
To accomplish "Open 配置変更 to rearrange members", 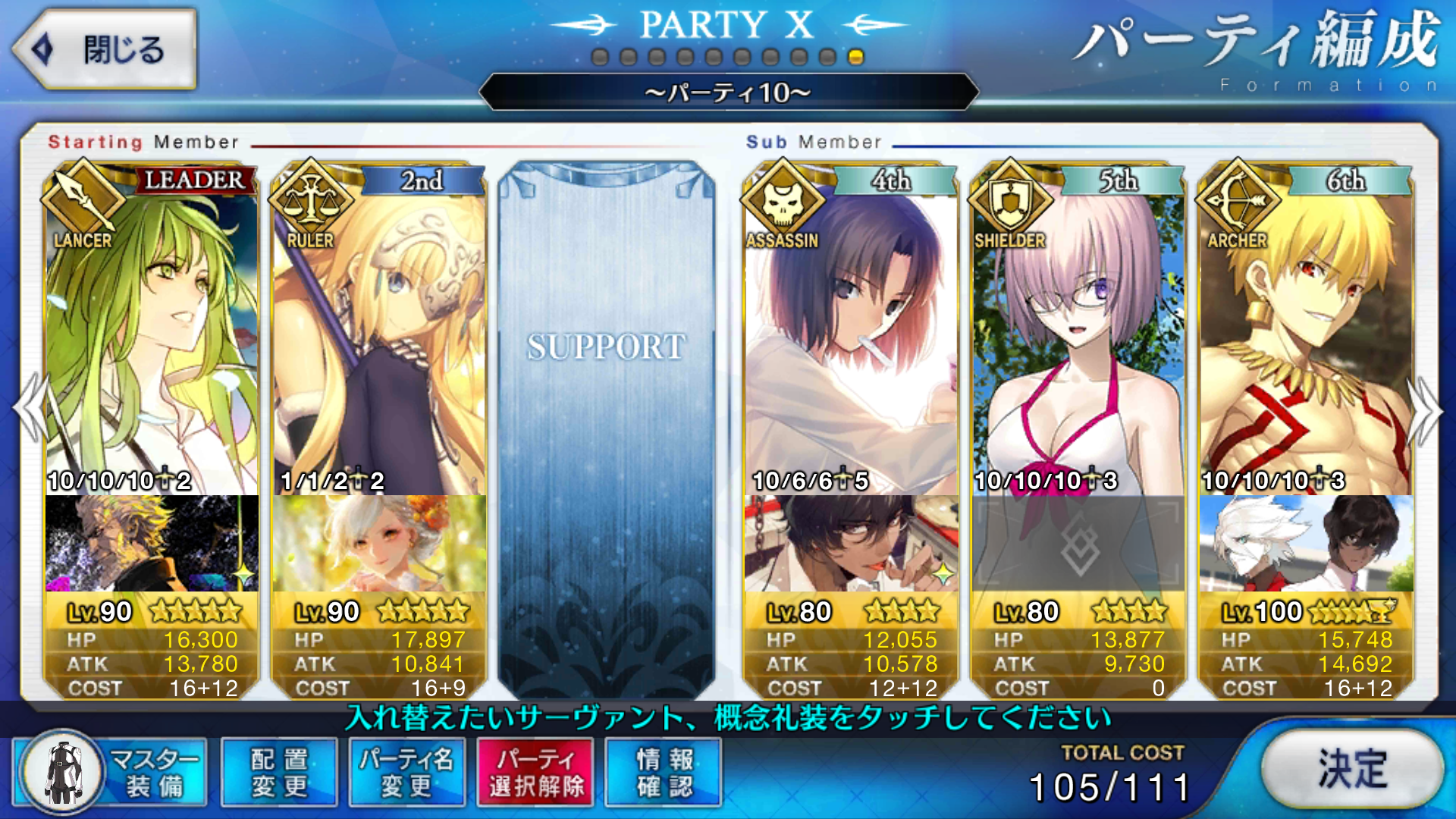I will [279, 772].
